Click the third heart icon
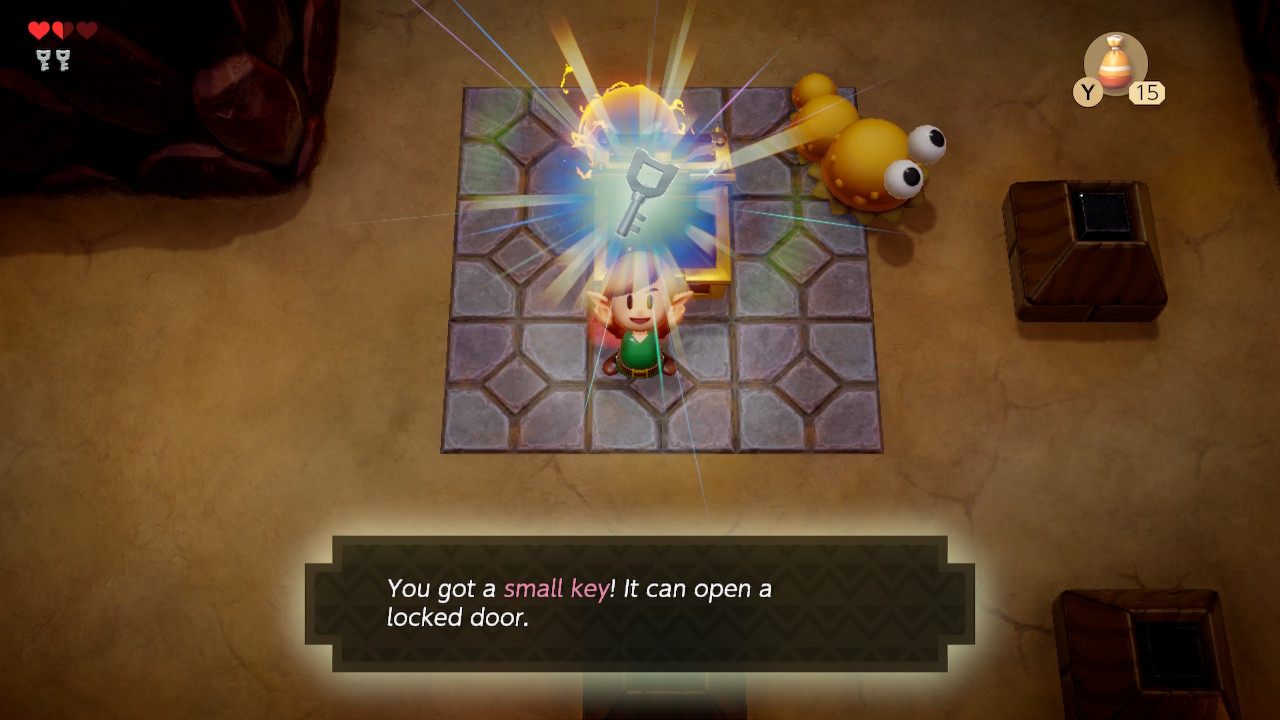 pyautogui.click(x=86, y=31)
